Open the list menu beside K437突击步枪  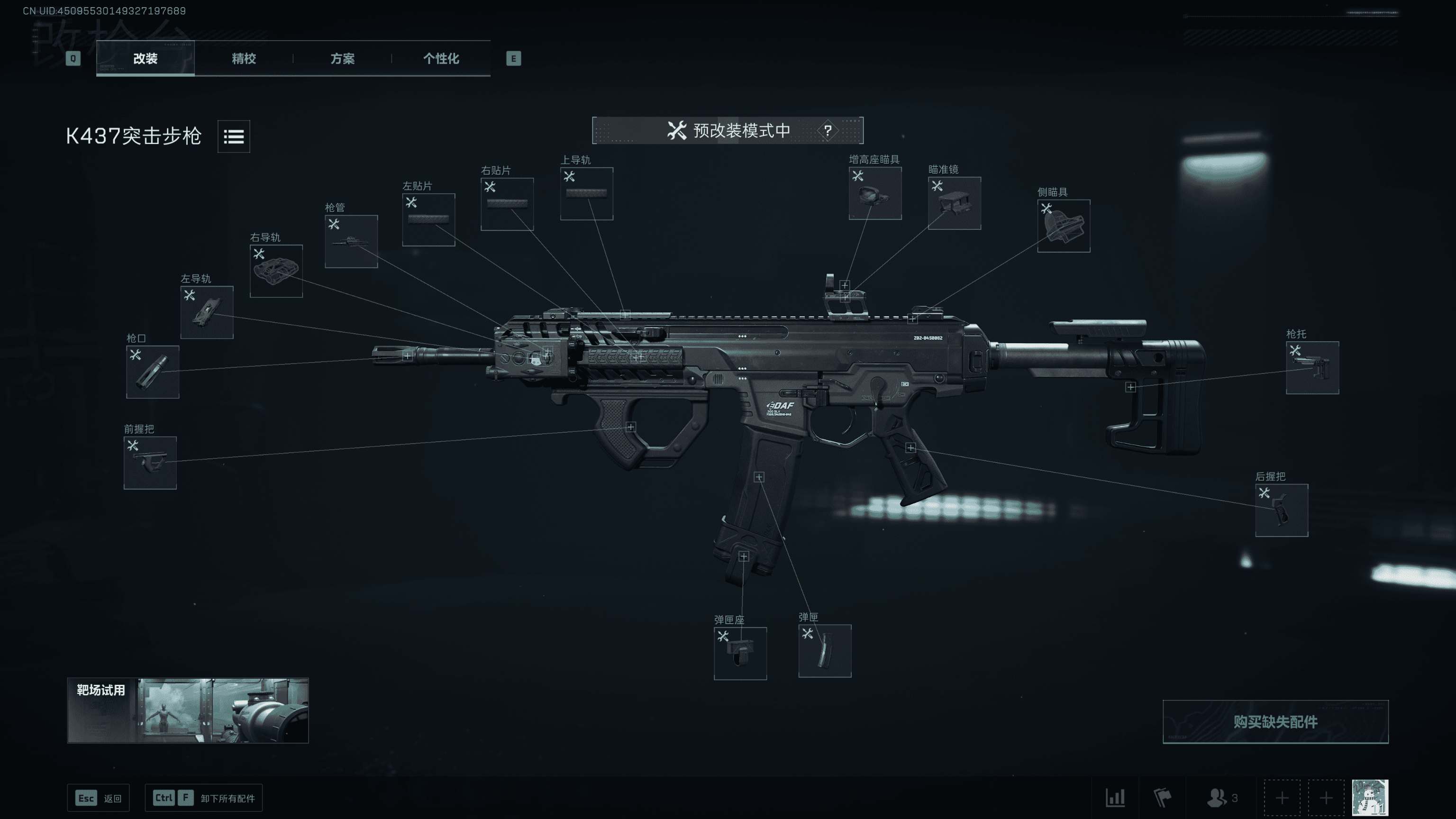pyautogui.click(x=234, y=136)
